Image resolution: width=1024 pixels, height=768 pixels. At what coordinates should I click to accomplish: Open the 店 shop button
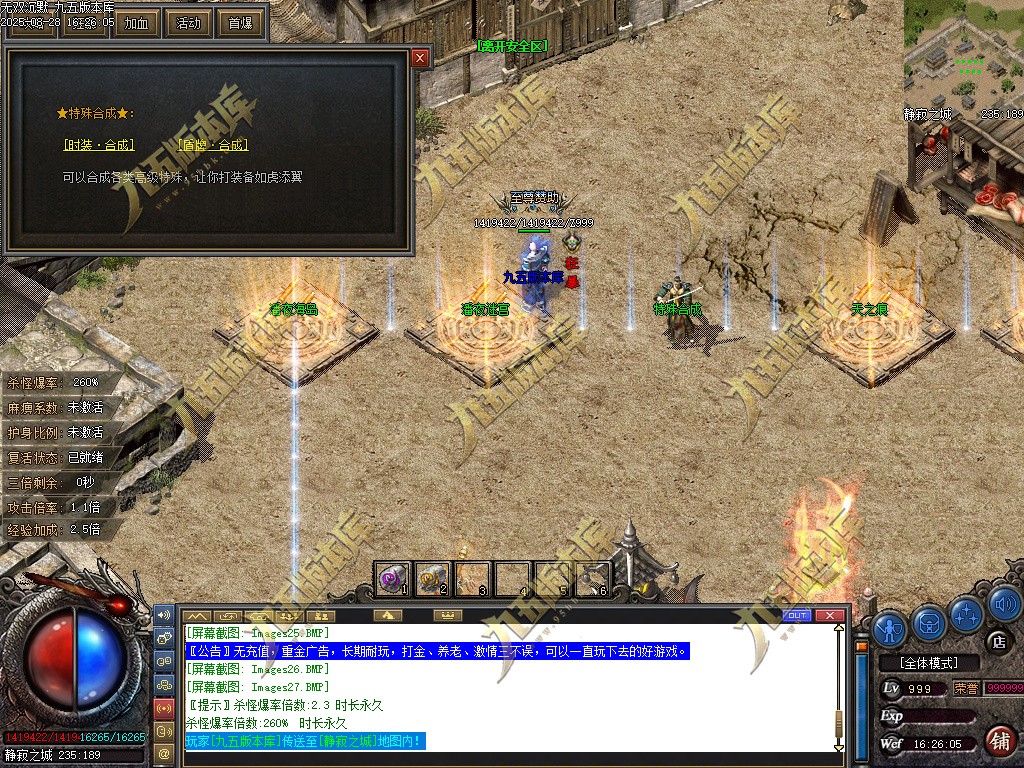tap(997, 641)
